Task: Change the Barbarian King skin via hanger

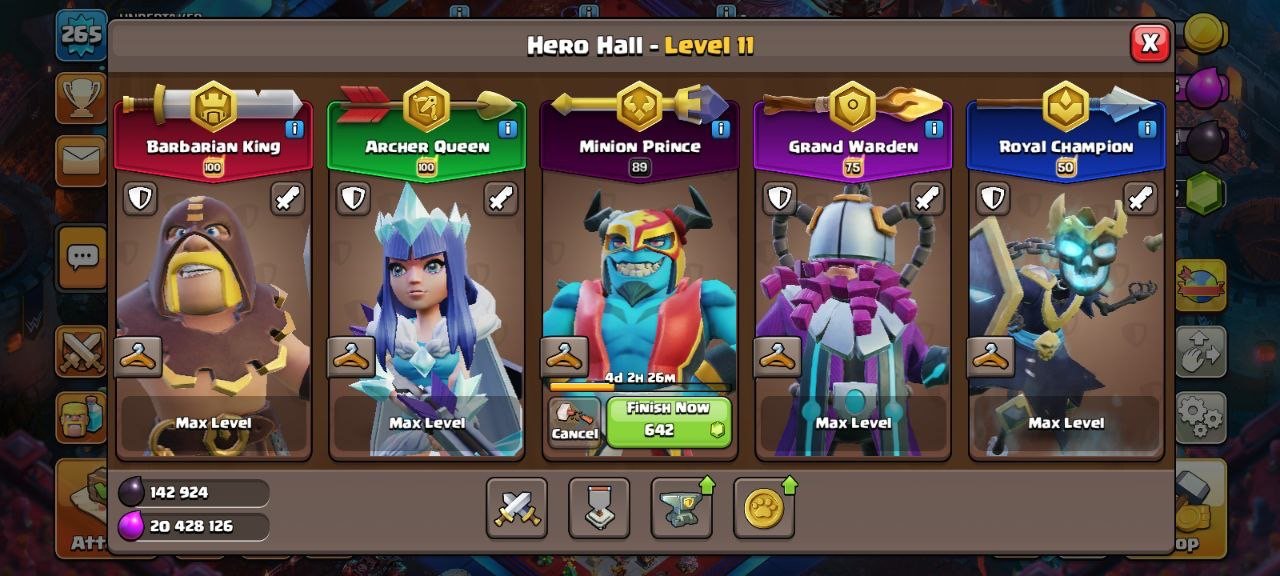Action: pos(138,357)
